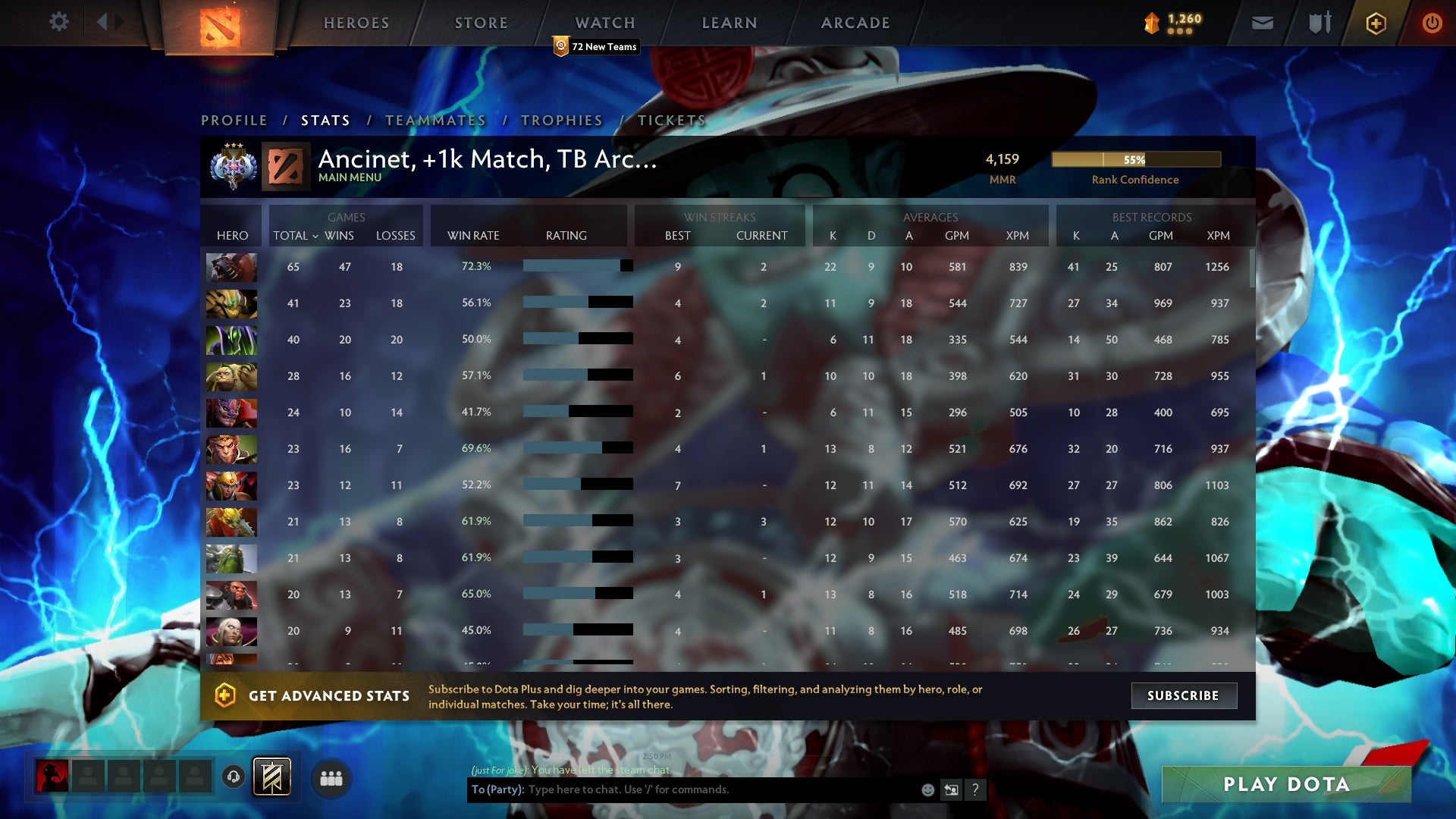Open the friends list icon
1456x819 pixels.
click(x=332, y=777)
